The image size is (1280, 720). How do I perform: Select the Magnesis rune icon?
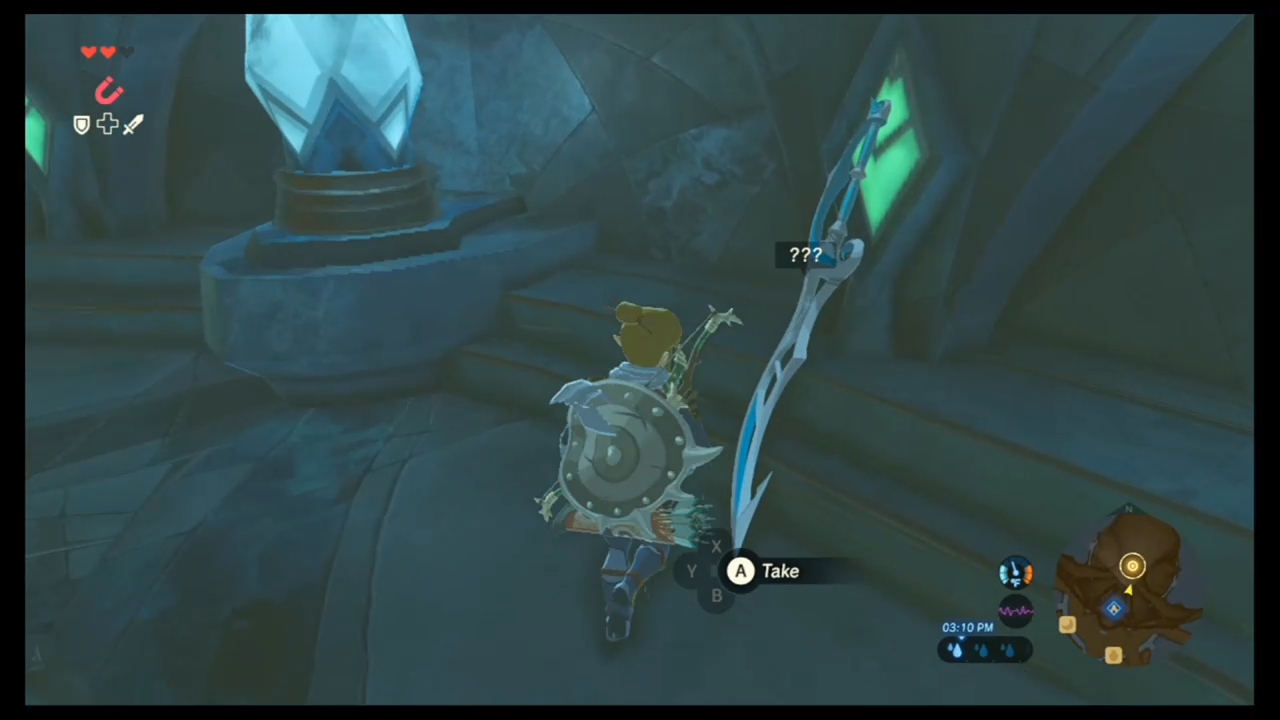pos(109,91)
